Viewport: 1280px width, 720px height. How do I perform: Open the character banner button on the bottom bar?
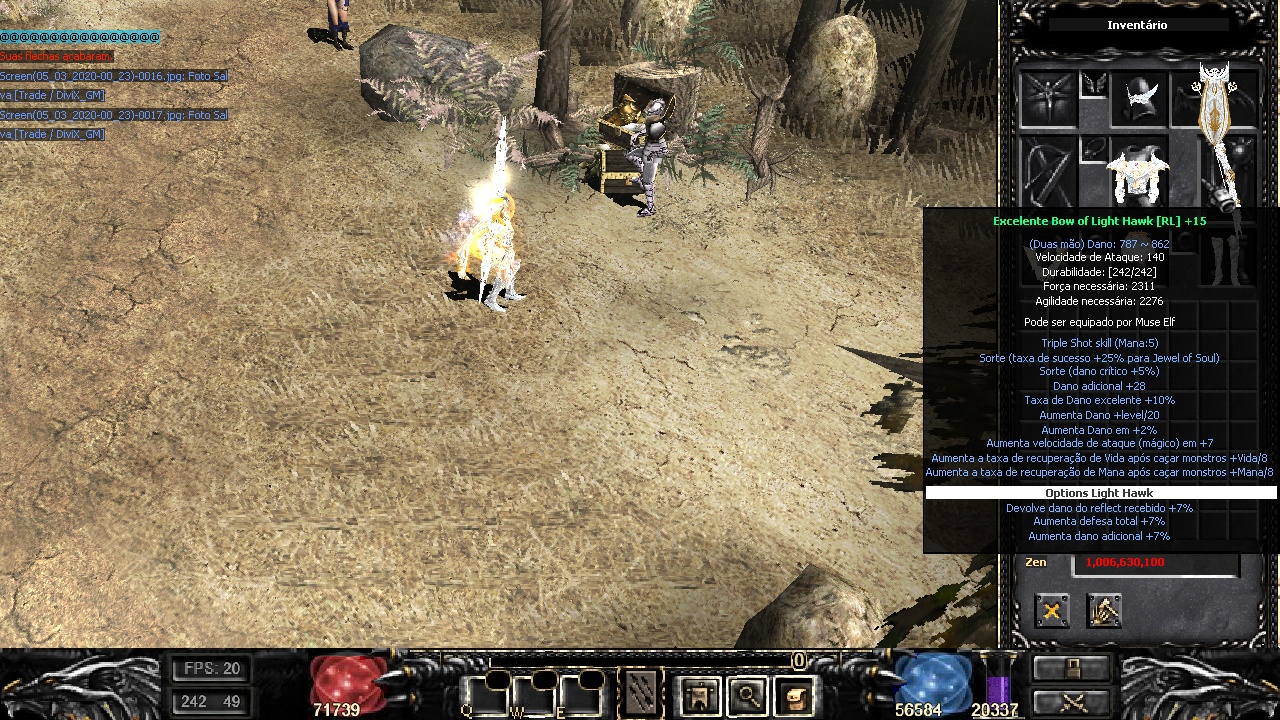click(700, 694)
